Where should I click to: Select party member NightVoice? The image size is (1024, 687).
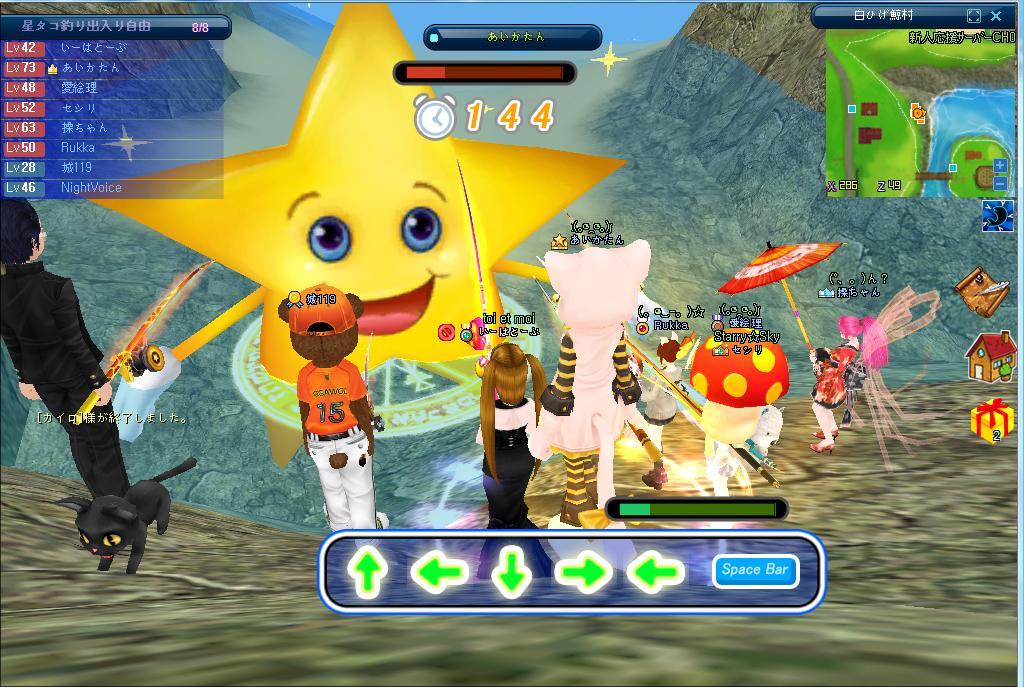pos(112,188)
